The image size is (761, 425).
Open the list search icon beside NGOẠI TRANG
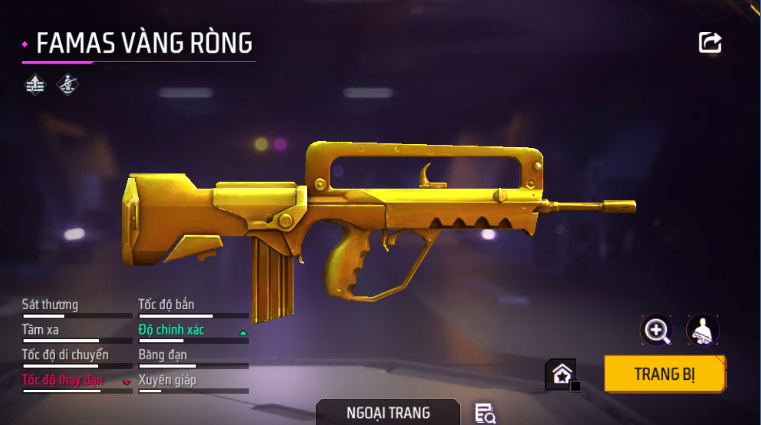point(485,413)
